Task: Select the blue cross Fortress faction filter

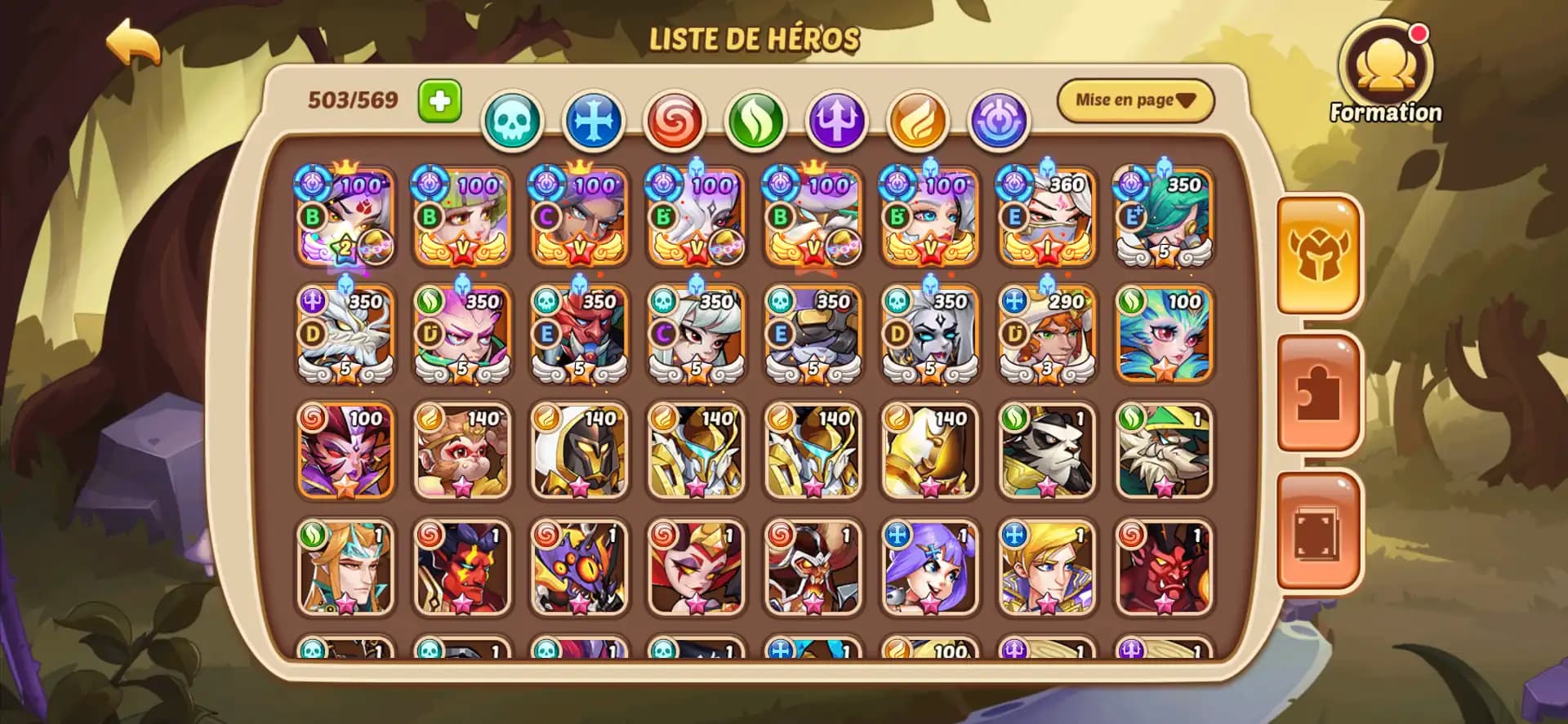Action: pyautogui.click(x=593, y=119)
